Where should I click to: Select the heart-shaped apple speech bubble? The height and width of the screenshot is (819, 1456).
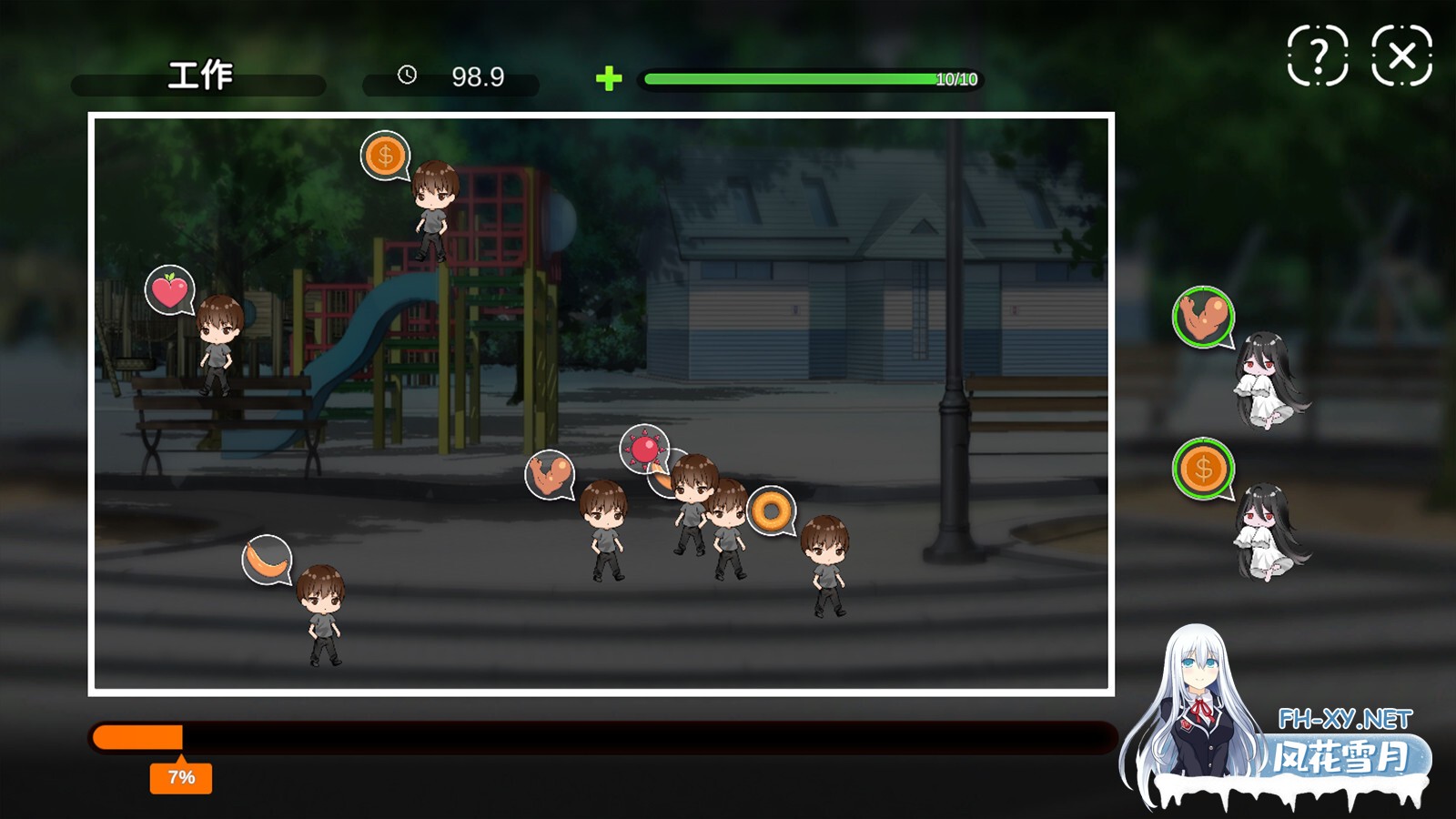tap(169, 291)
